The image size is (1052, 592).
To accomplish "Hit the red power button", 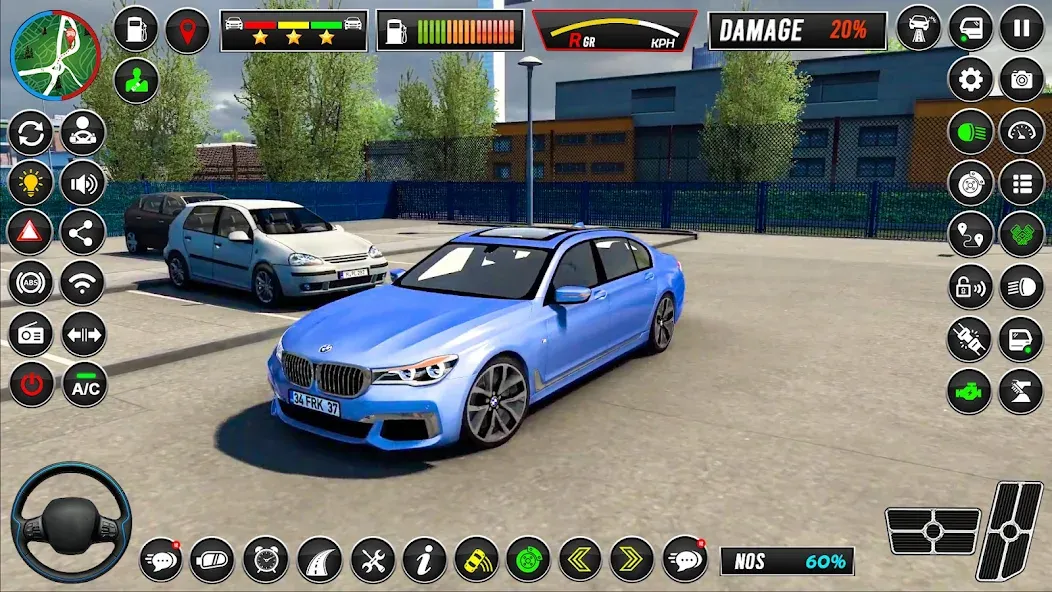I will pyautogui.click(x=30, y=384).
